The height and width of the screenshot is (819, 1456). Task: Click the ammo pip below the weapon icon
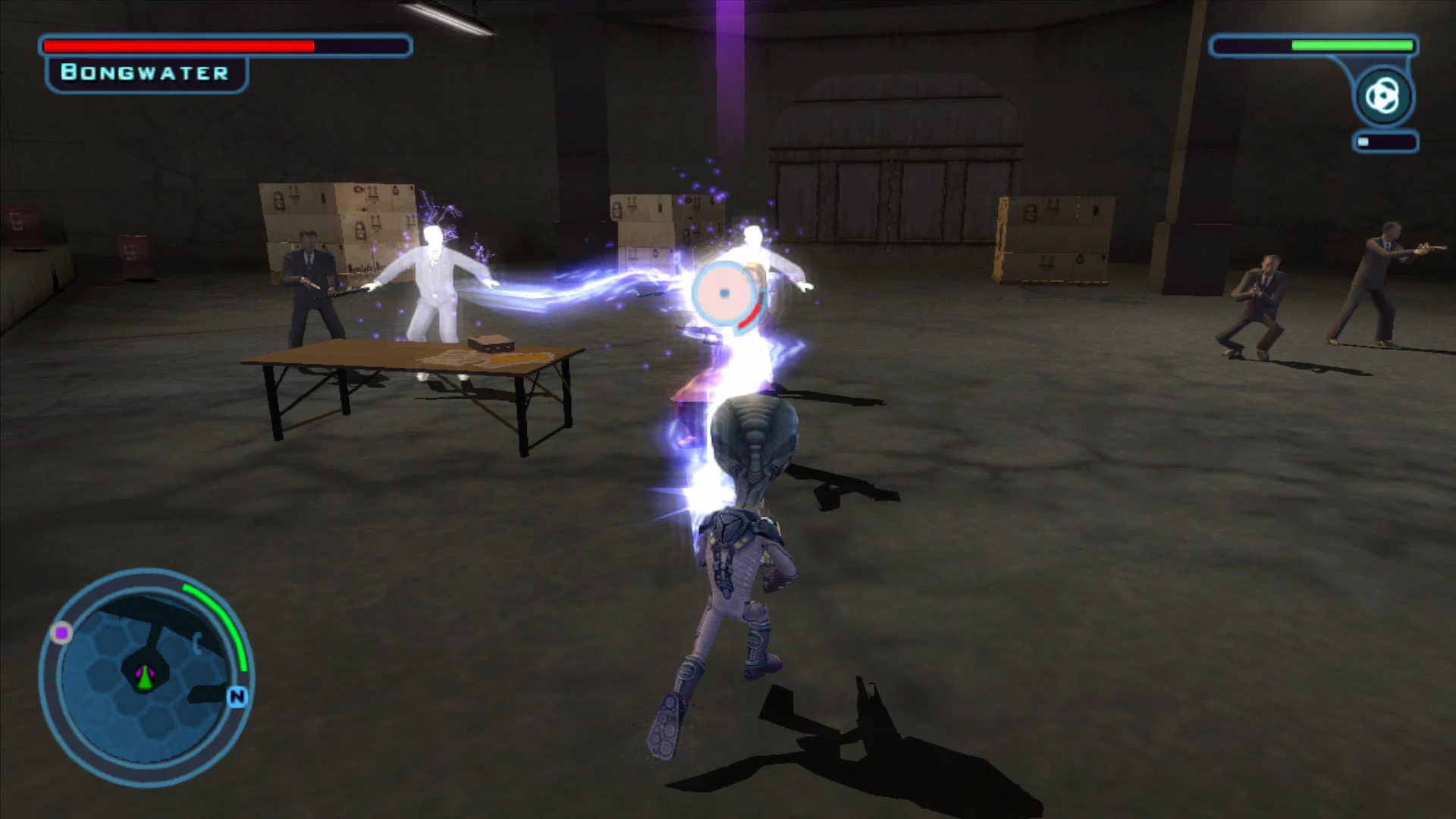pyautogui.click(x=1363, y=141)
